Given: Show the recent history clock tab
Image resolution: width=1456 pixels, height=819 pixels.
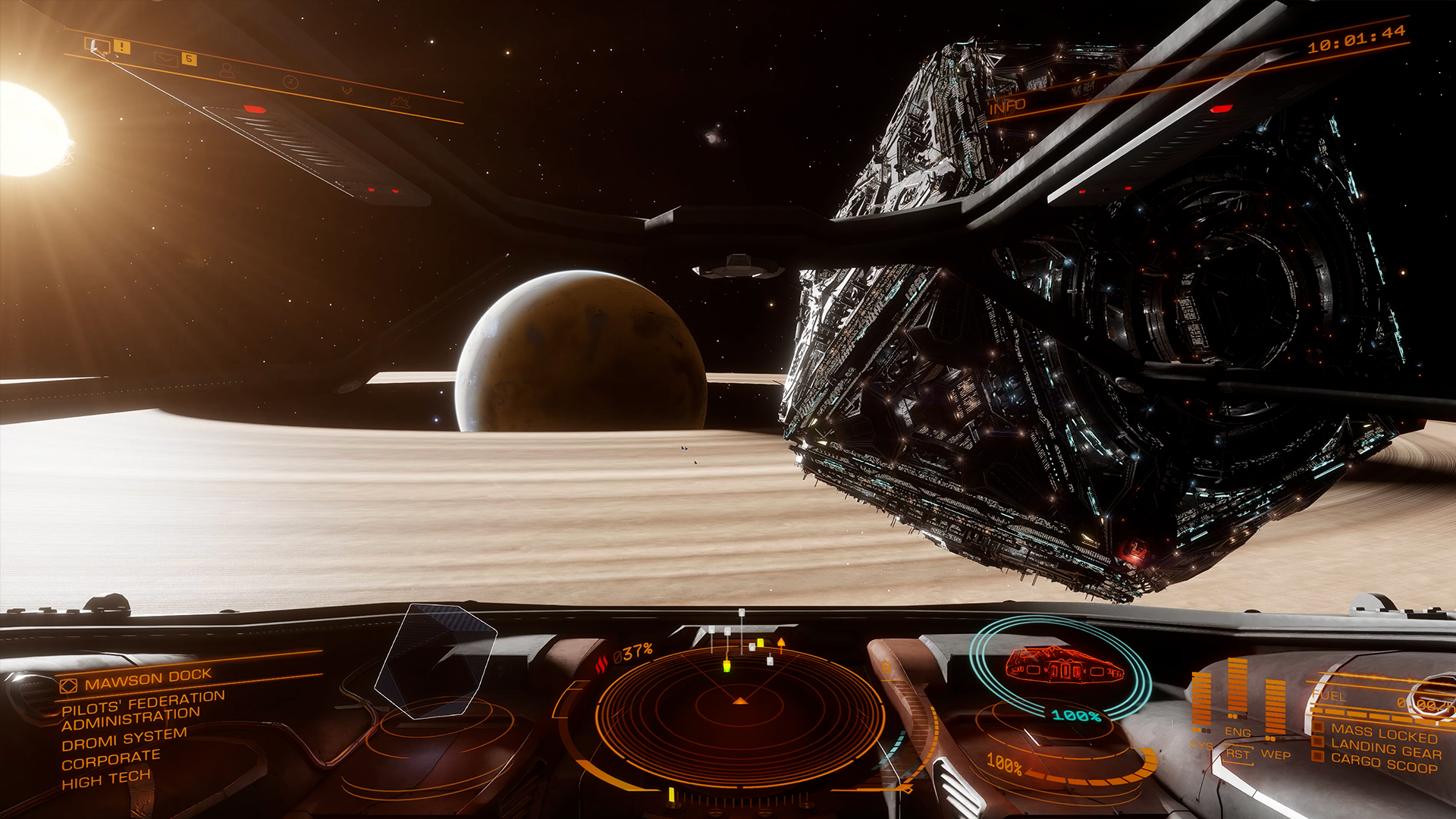Looking at the screenshot, I should coord(290,81).
